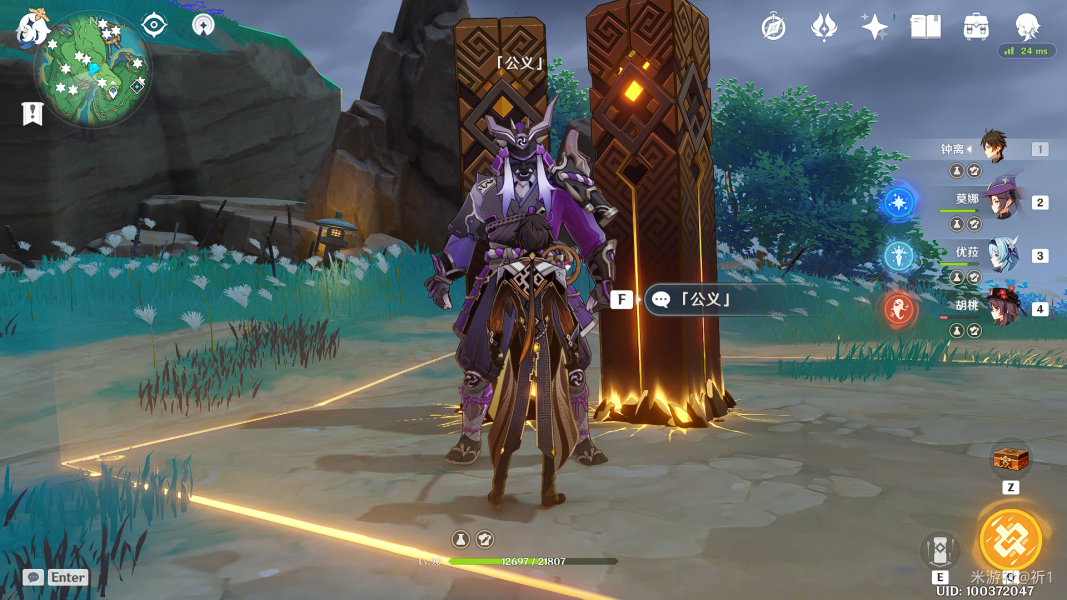Click the signal beacon icon beside the minimap
Viewport: 1067px width, 600px height.
point(203,25)
